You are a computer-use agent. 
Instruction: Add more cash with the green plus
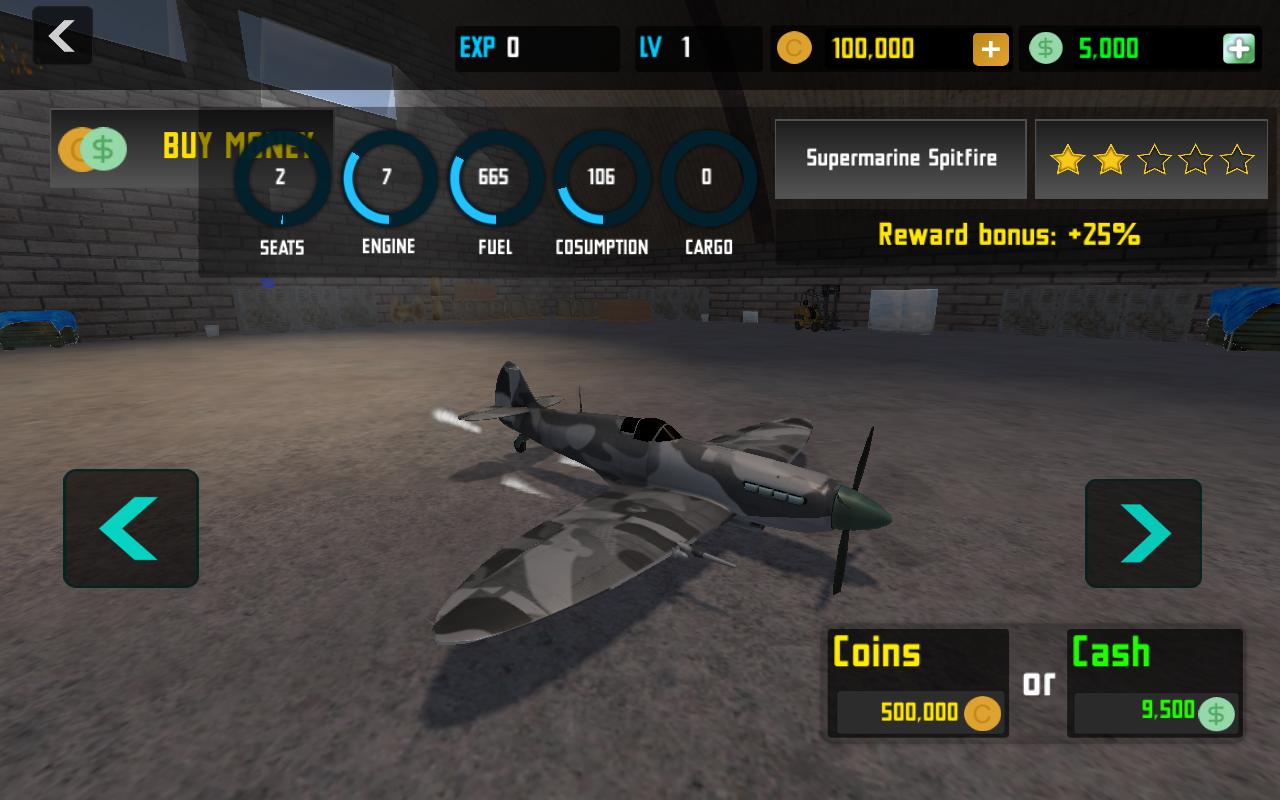click(1238, 49)
